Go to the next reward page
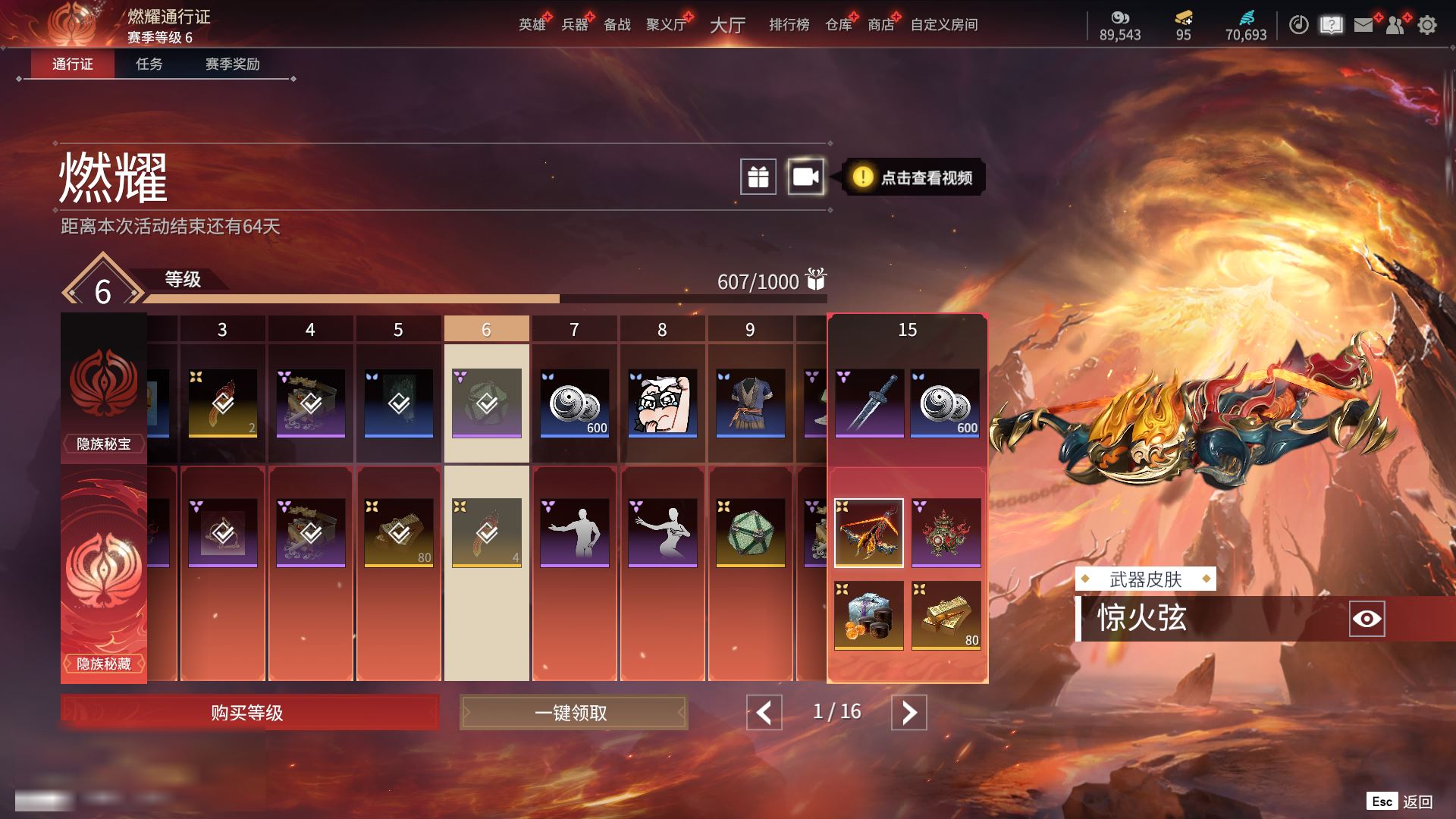1456x819 pixels. (908, 713)
